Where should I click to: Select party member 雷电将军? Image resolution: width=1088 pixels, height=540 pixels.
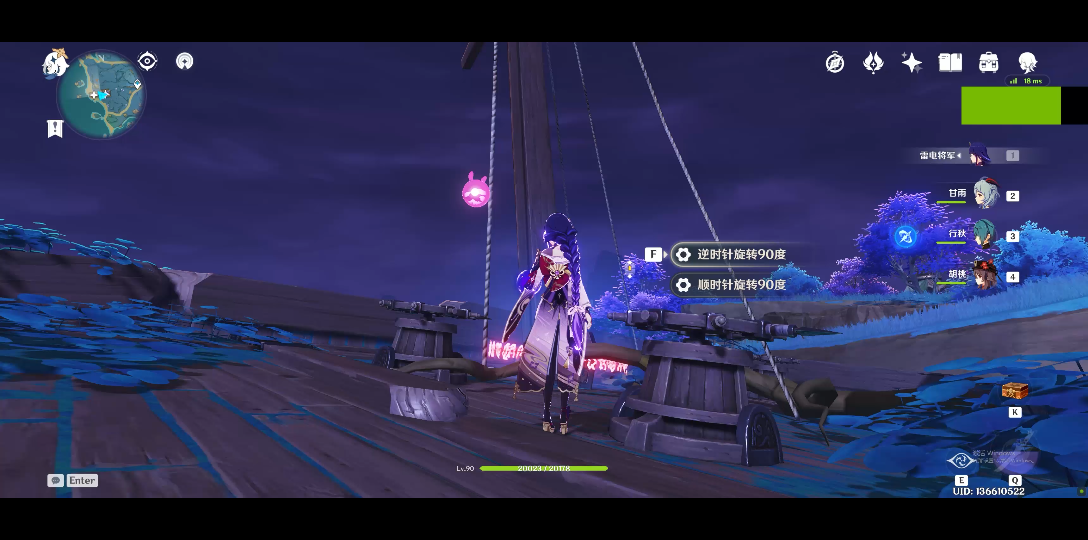pyautogui.click(x=977, y=156)
